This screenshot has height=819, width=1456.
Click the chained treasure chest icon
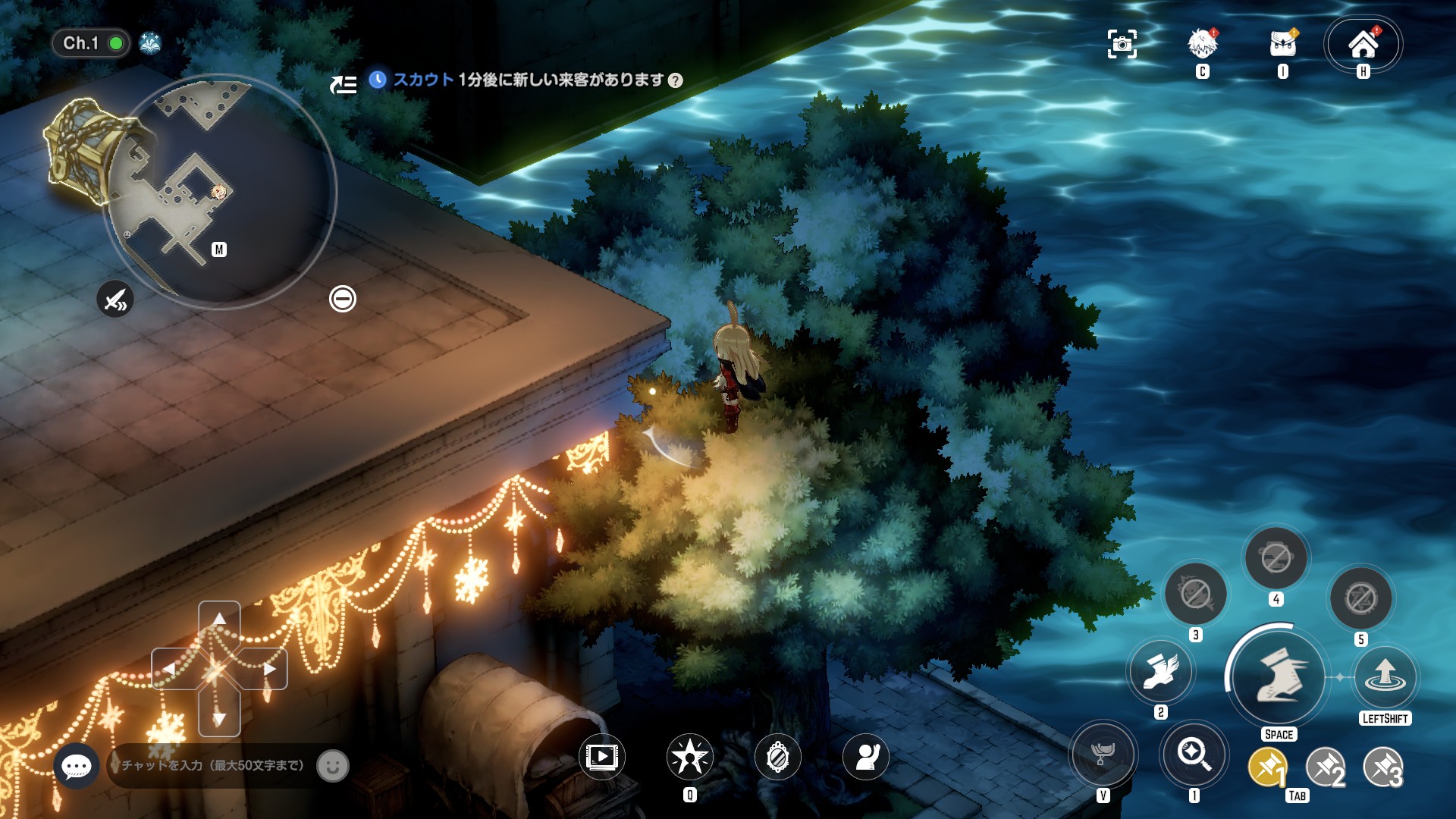(82, 150)
